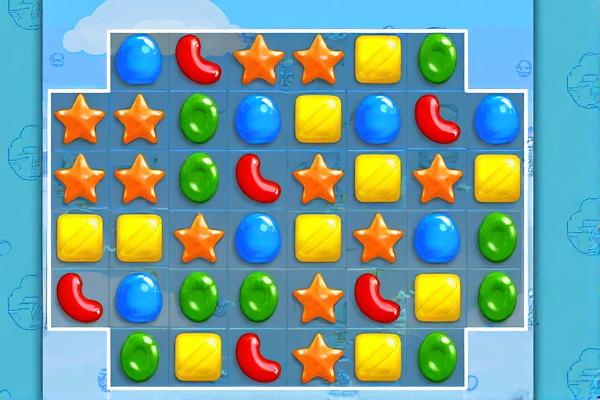The height and width of the screenshot is (400, 600).
Task: Pick the red jelly bean in the top row
Action: pyautogui.click(x=198, y=59)
